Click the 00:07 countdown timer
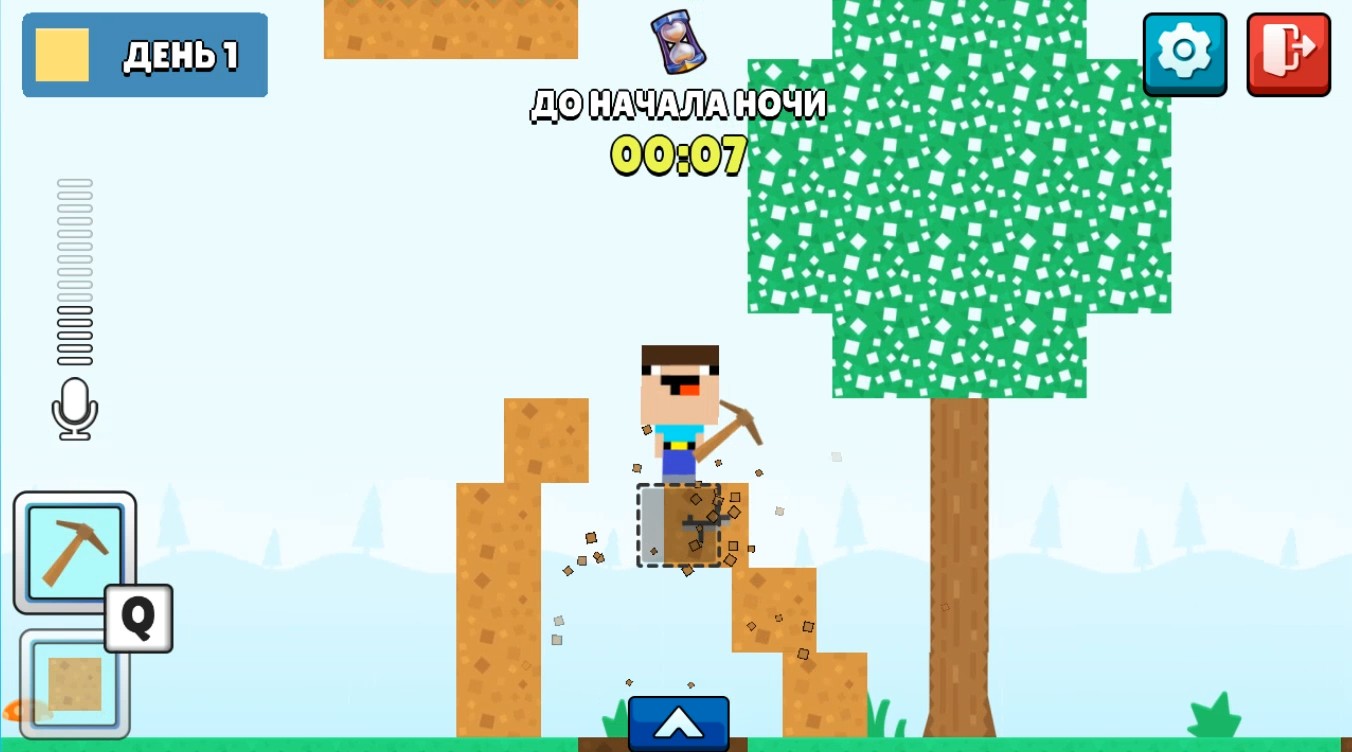Viewport: 1352px width, 752px height. [x=678, y=156]
